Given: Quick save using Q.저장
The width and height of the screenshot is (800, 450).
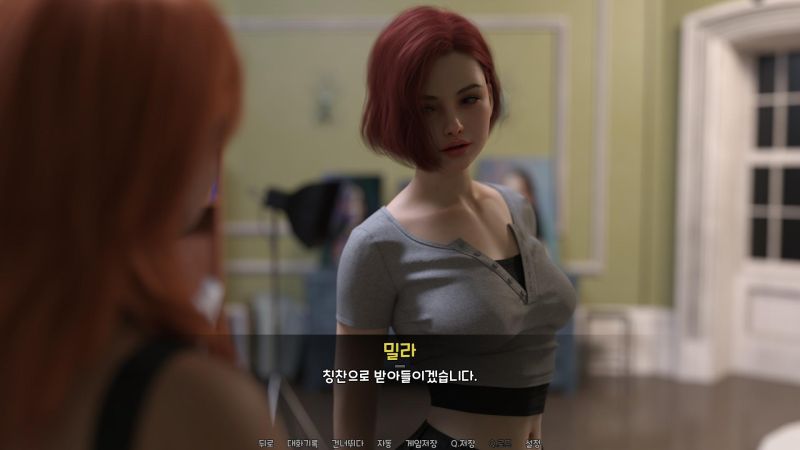Looking at the screenshot, I should click(x=463, y=443).
